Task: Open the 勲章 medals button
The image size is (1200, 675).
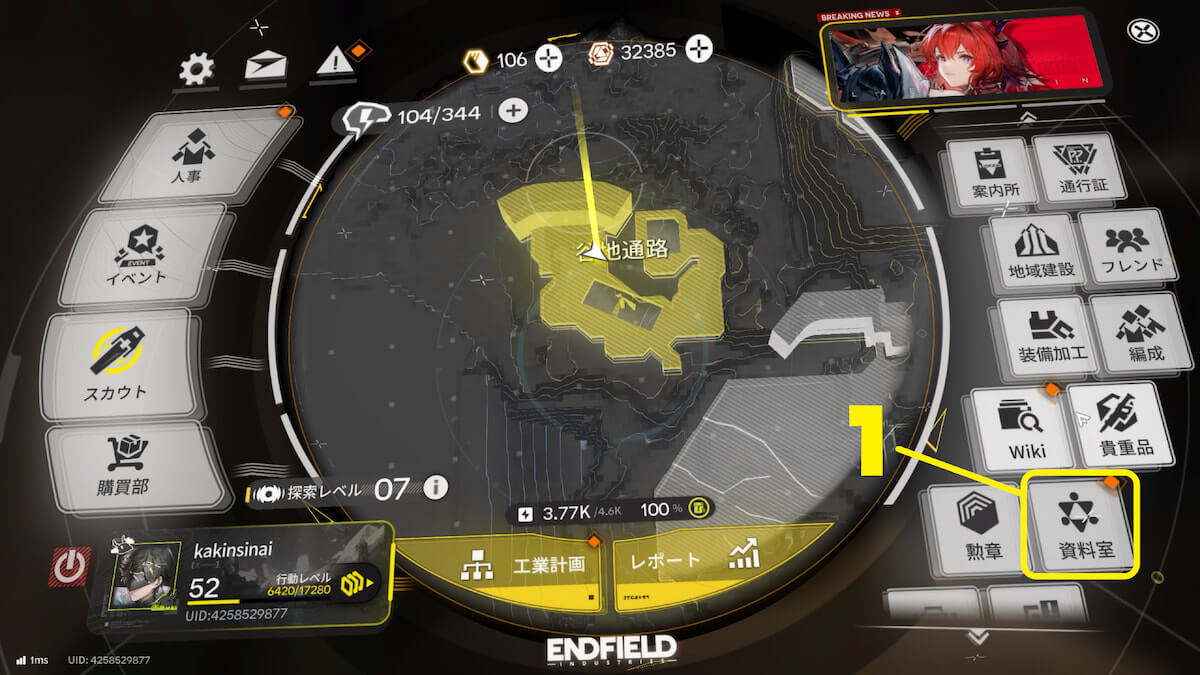Action: 978,527
